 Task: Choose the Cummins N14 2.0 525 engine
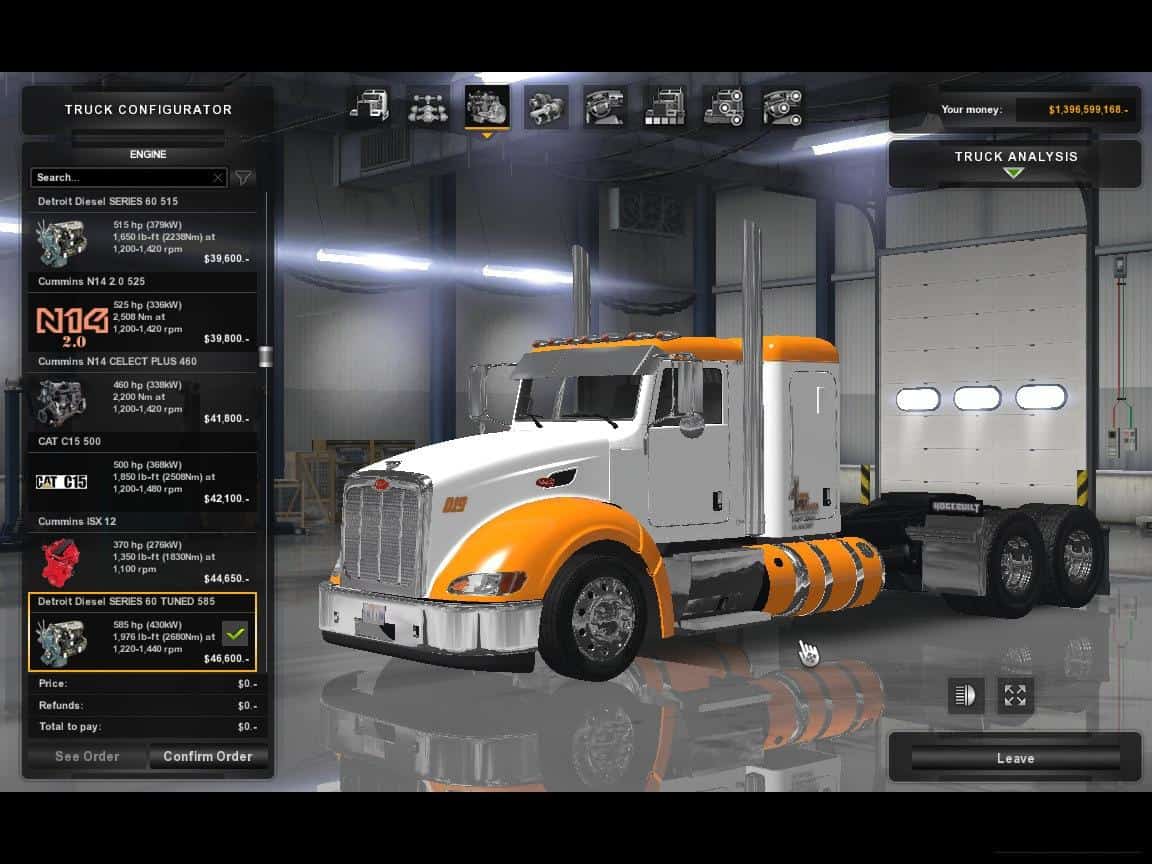[x=143, y=320]
